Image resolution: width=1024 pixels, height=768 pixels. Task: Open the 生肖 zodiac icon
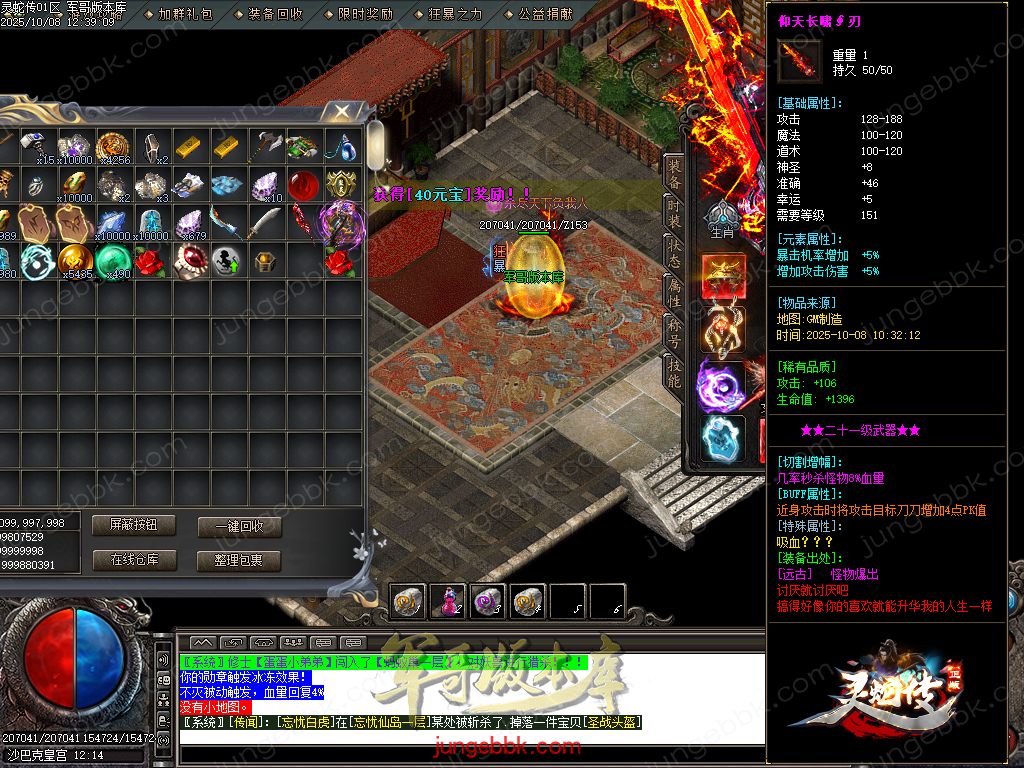click(x=722, y=220)
